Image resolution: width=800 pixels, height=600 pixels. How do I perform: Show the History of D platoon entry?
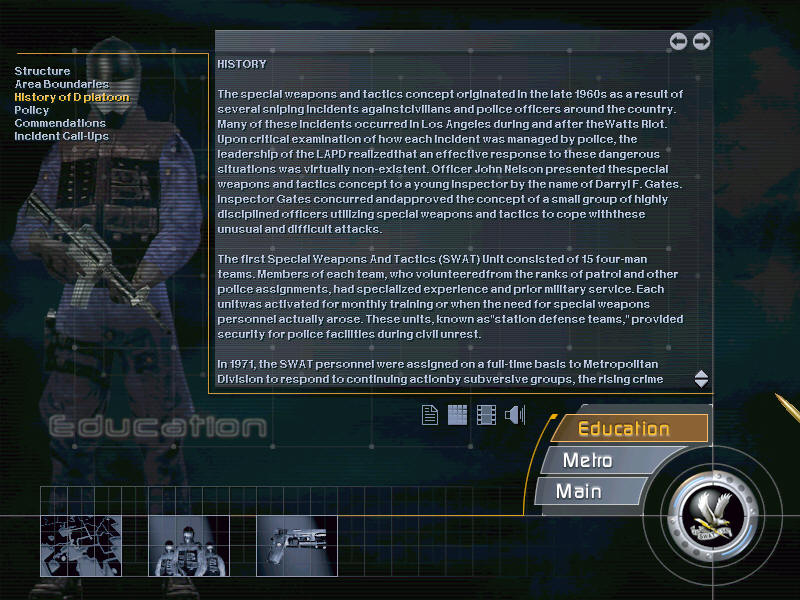tap(71, 97)
